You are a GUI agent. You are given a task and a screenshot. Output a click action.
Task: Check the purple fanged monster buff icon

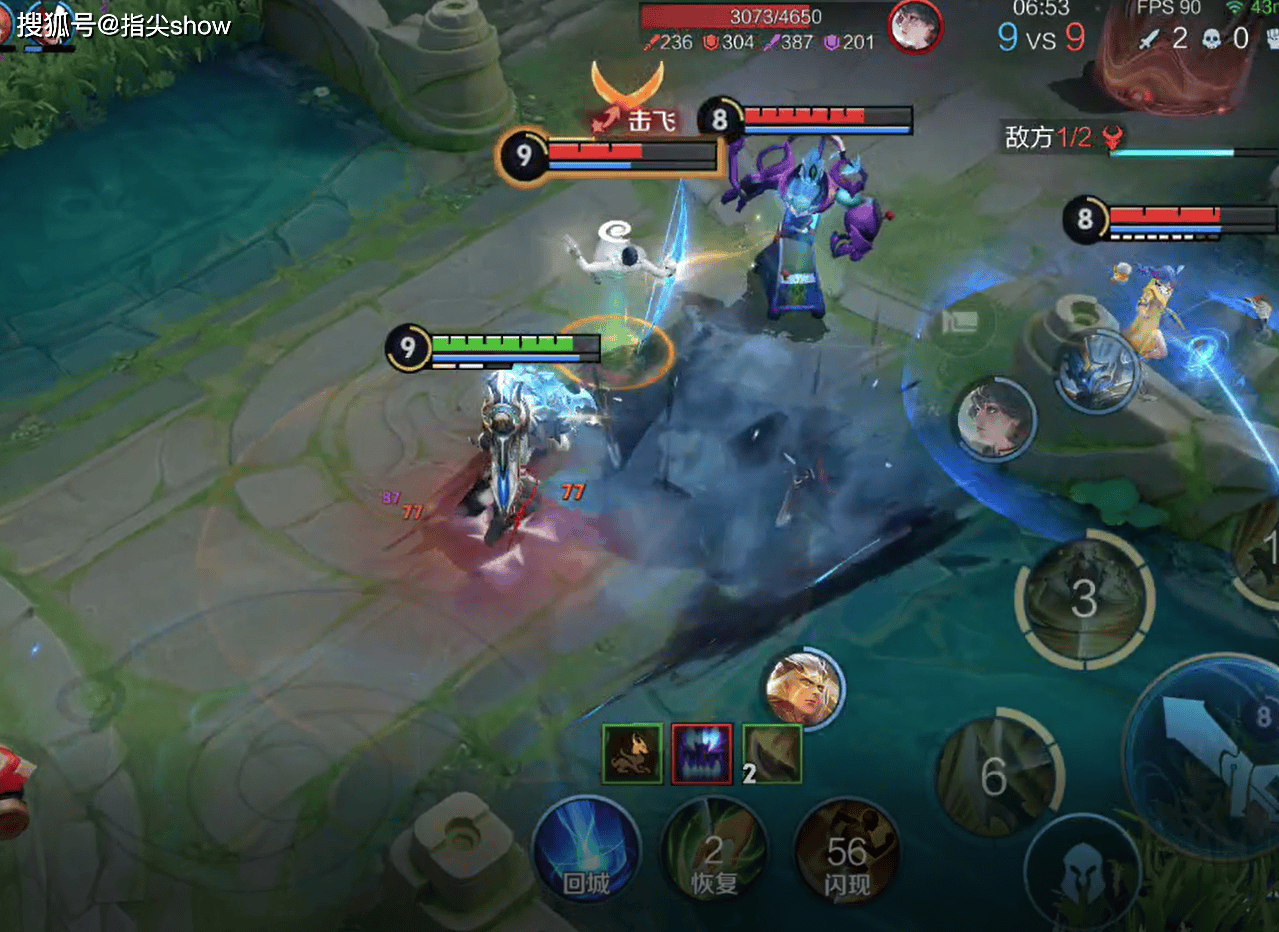point(702,754)
